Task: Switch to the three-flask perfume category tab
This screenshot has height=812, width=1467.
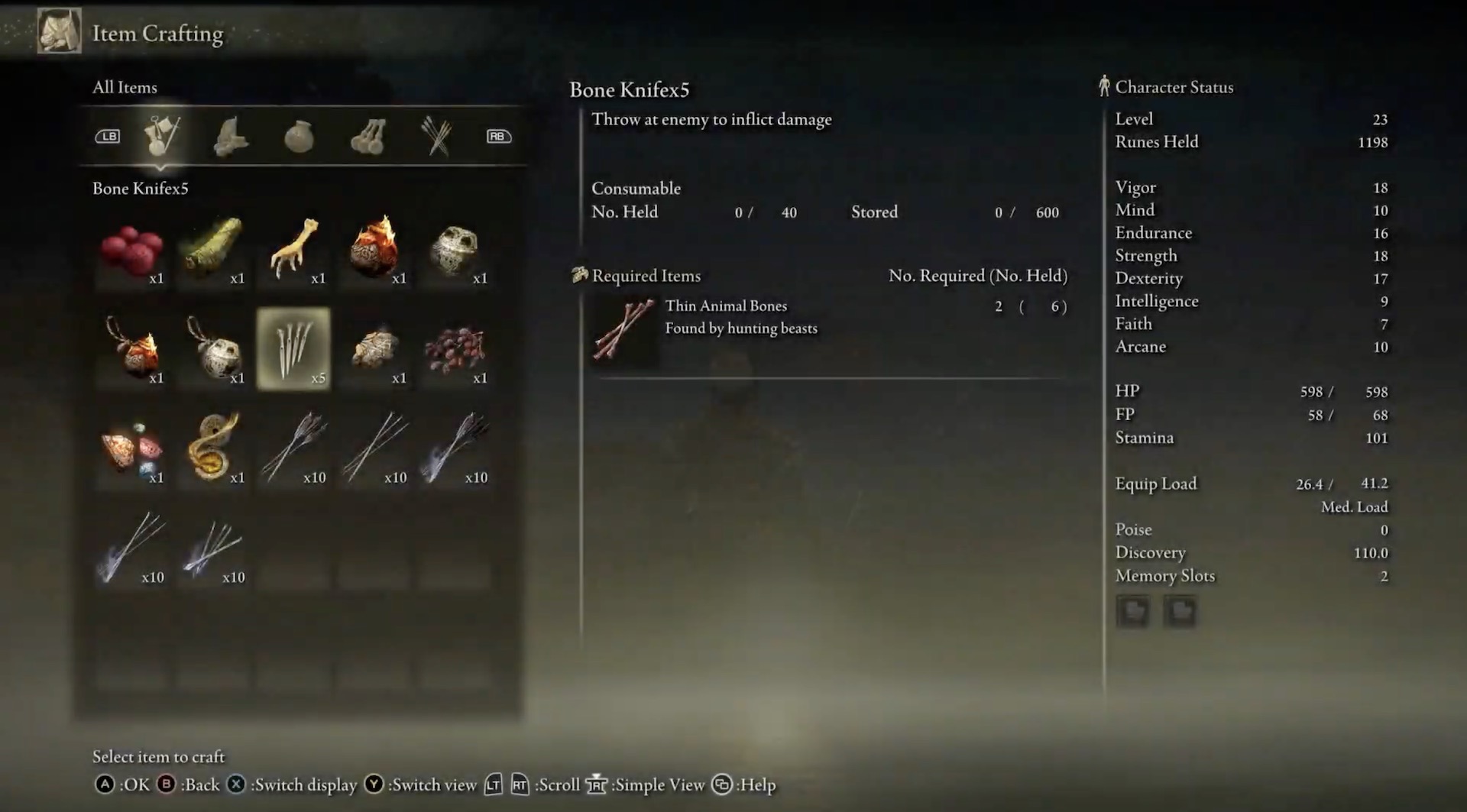Action: click(368, 137)
